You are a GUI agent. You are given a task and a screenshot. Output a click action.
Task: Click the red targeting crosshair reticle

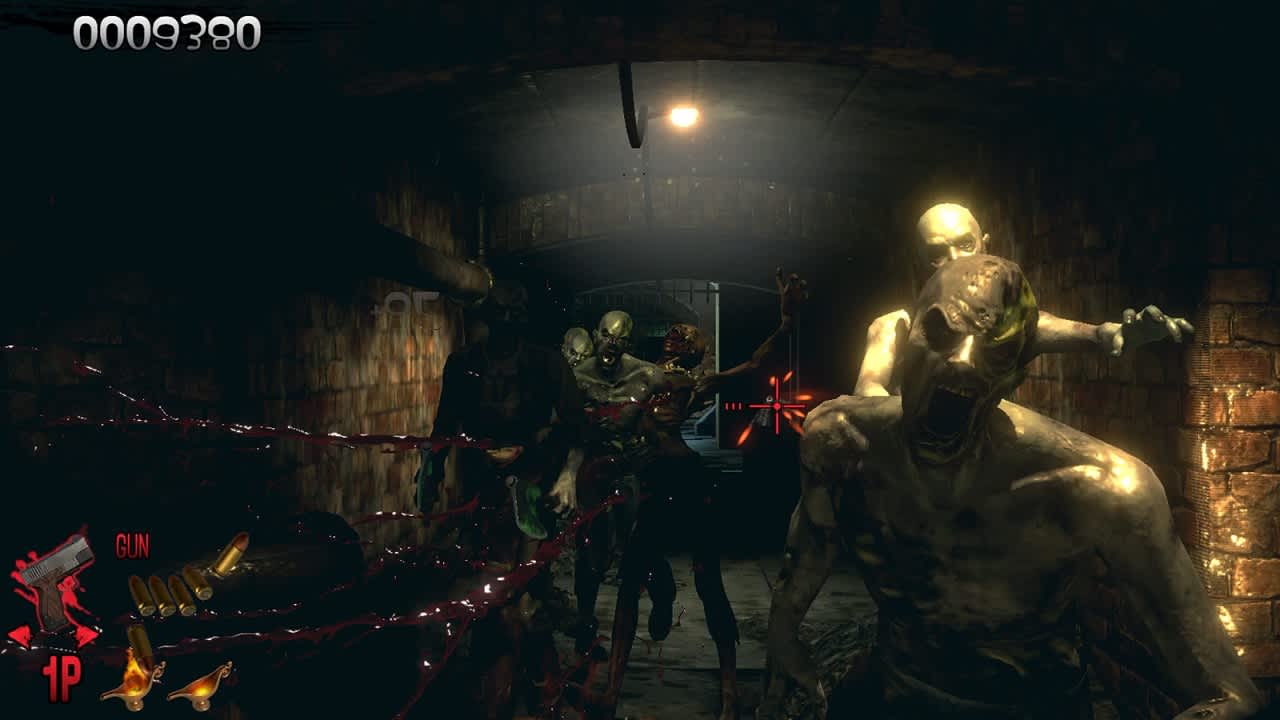click(775, 408)
